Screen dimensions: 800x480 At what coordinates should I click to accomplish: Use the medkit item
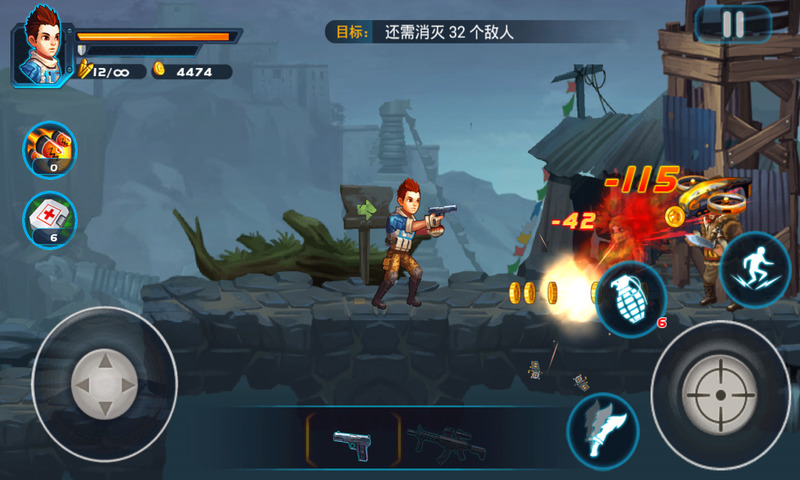click(49, 219)
